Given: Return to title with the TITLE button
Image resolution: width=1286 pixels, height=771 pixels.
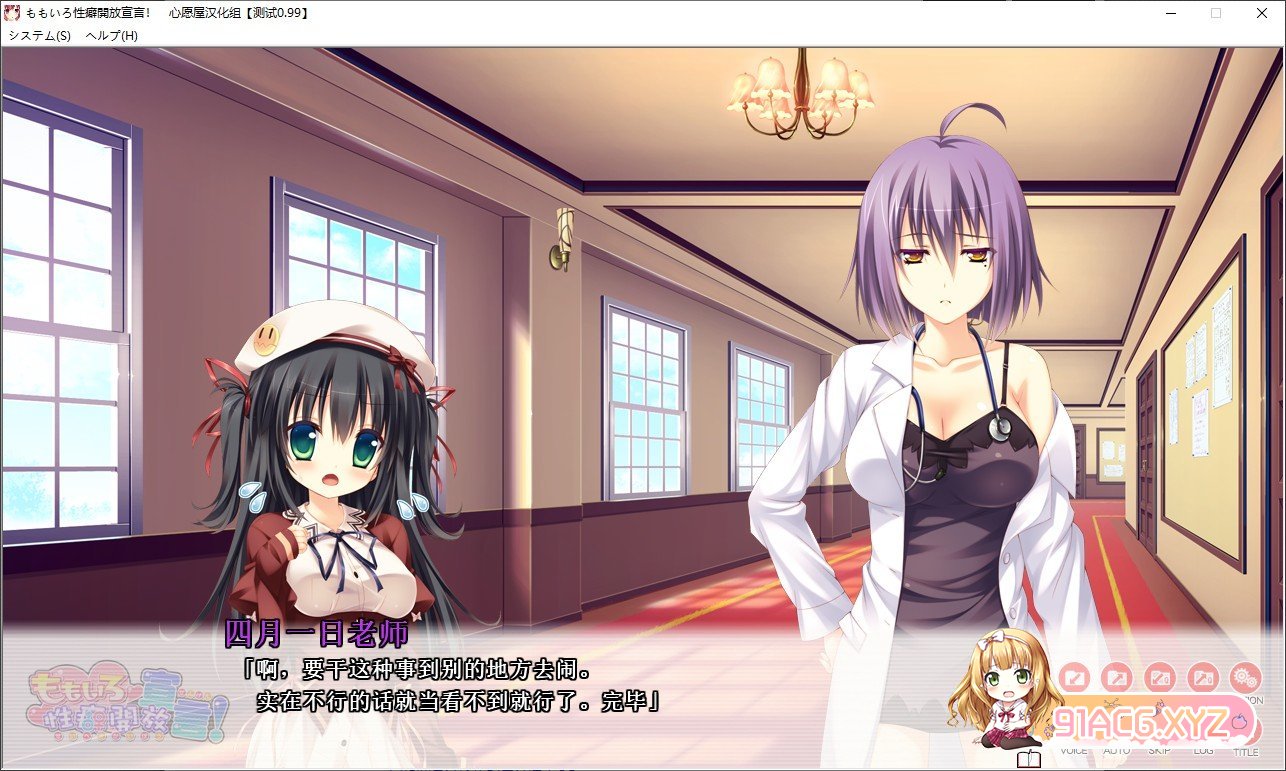Looking at the screenshot, I should pyautogui.click(x=1246, y=735).
